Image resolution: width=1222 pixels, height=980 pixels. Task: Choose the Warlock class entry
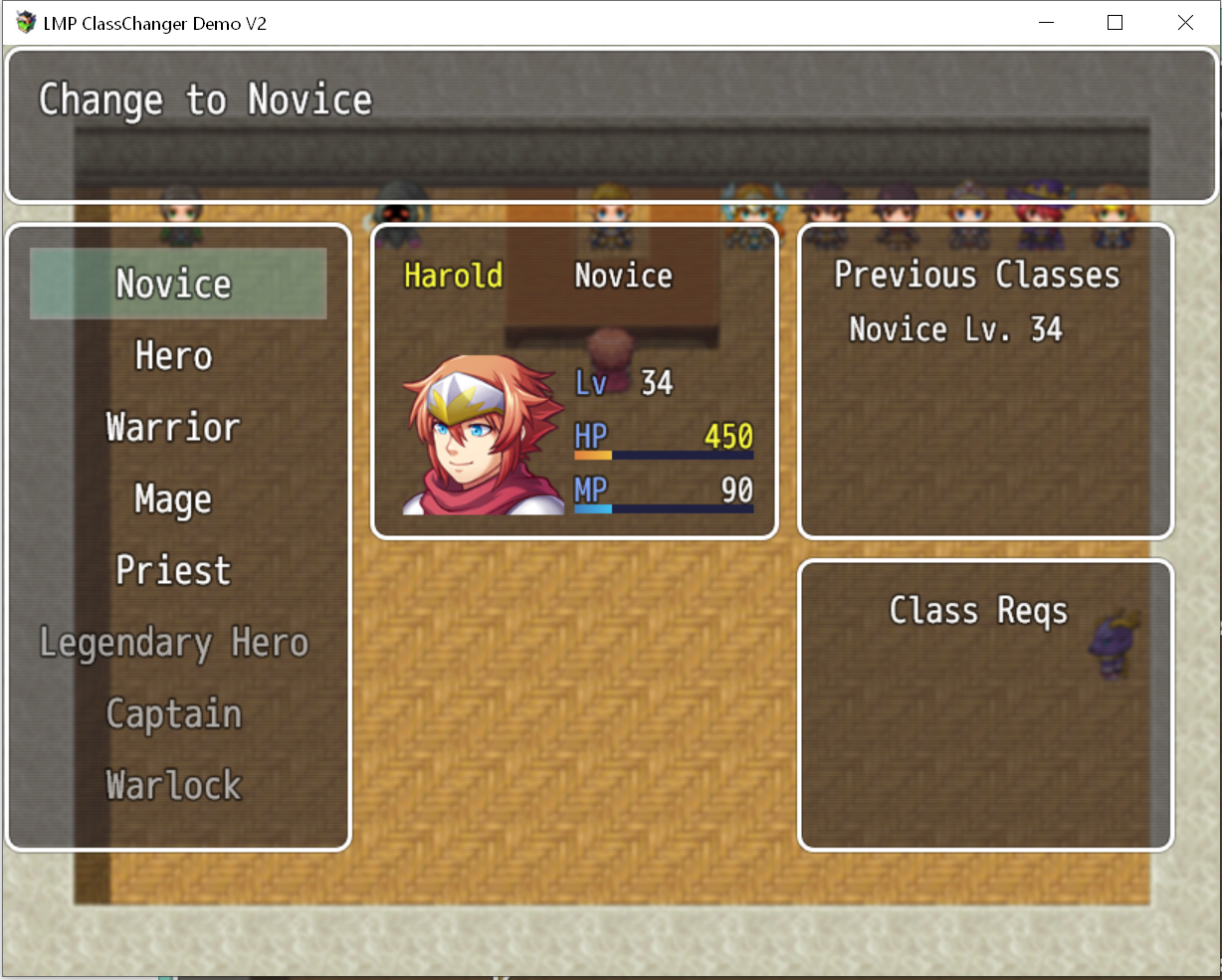coord(174,786)
